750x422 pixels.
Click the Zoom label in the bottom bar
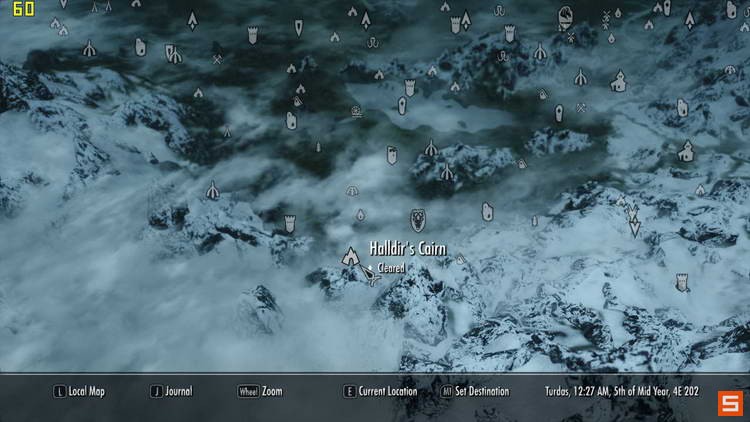(271, 391)
